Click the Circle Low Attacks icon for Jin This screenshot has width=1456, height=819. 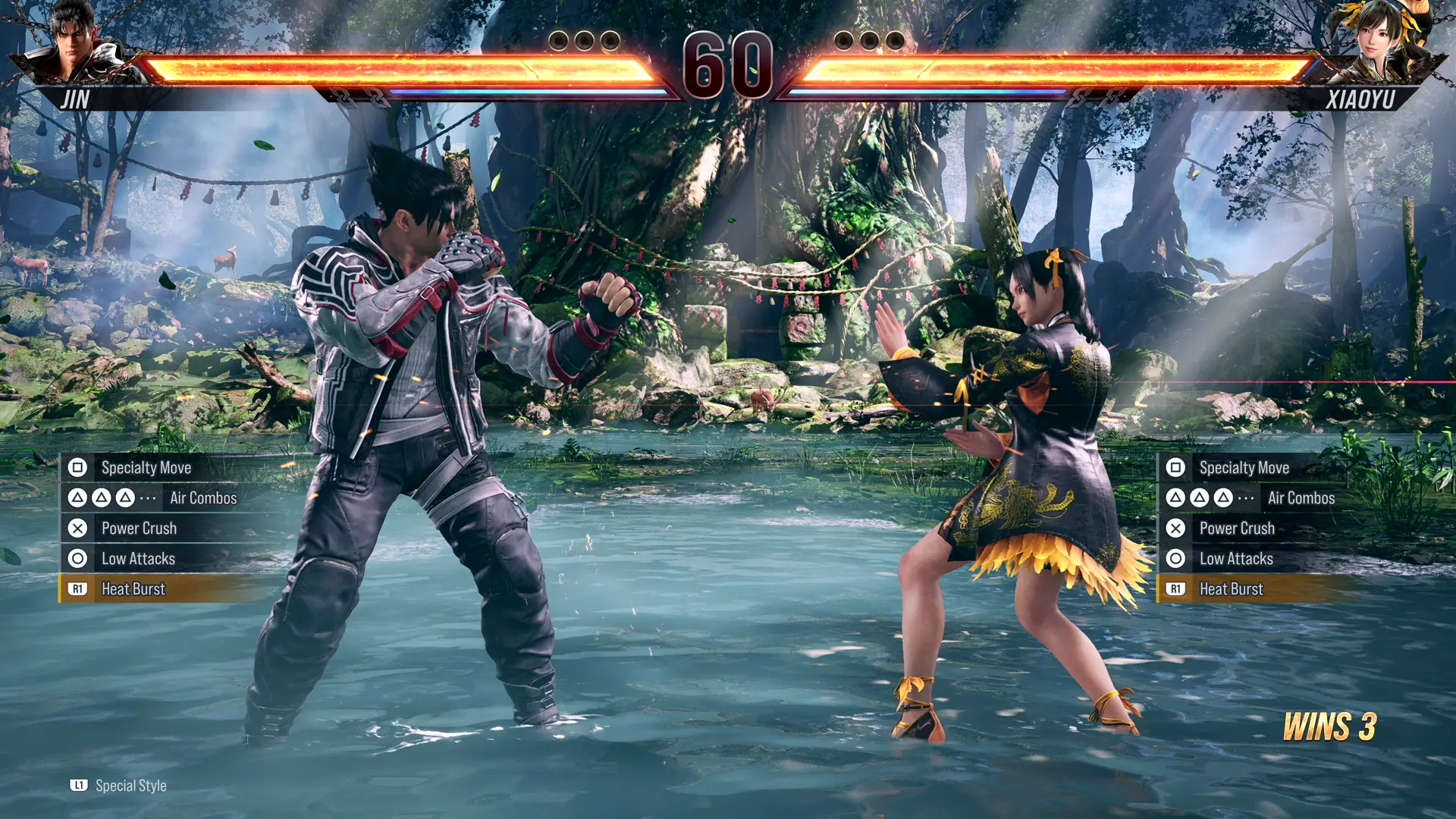pyautogui.click(x=77, y=559)
